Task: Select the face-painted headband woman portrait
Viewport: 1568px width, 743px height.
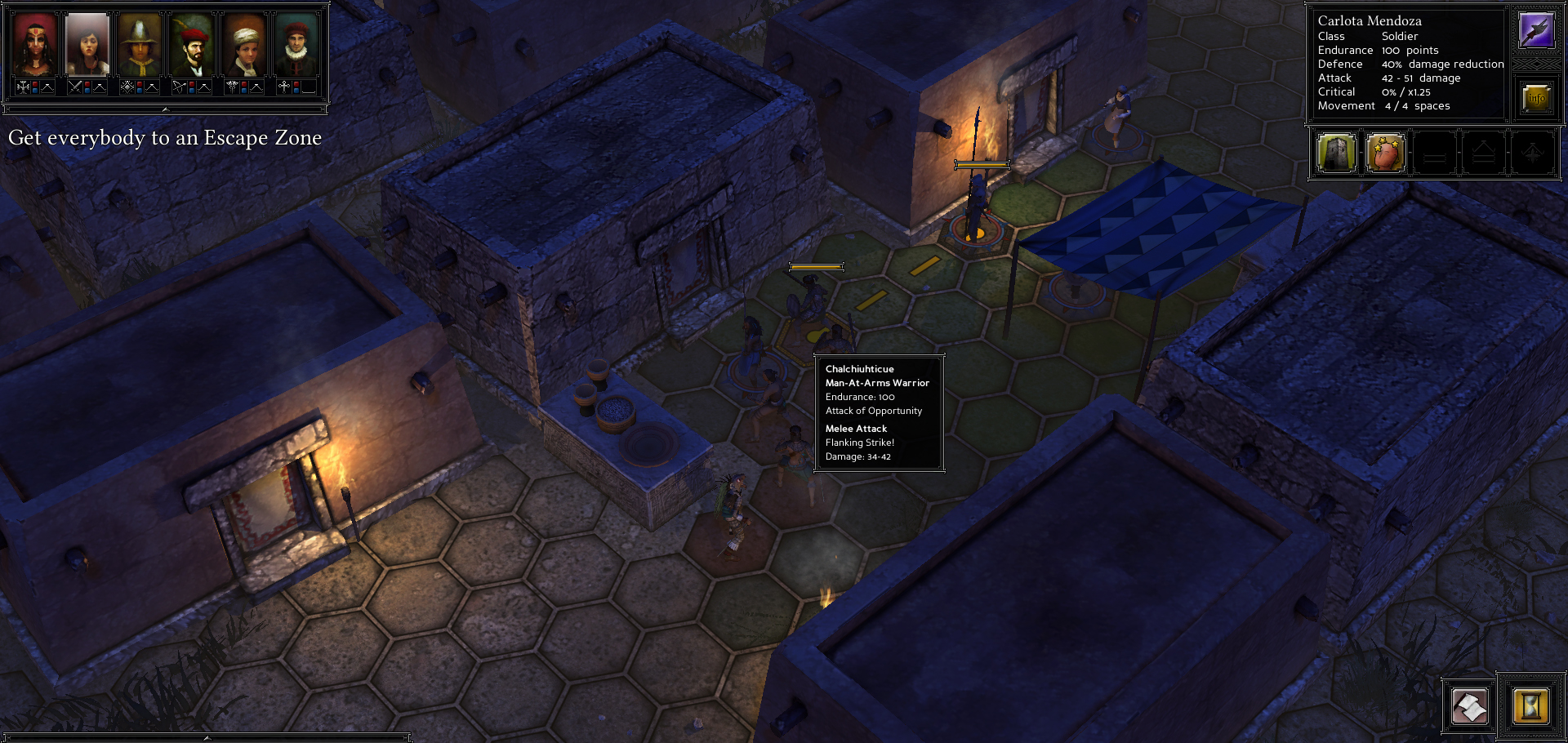Action: [x=34, y=44]
